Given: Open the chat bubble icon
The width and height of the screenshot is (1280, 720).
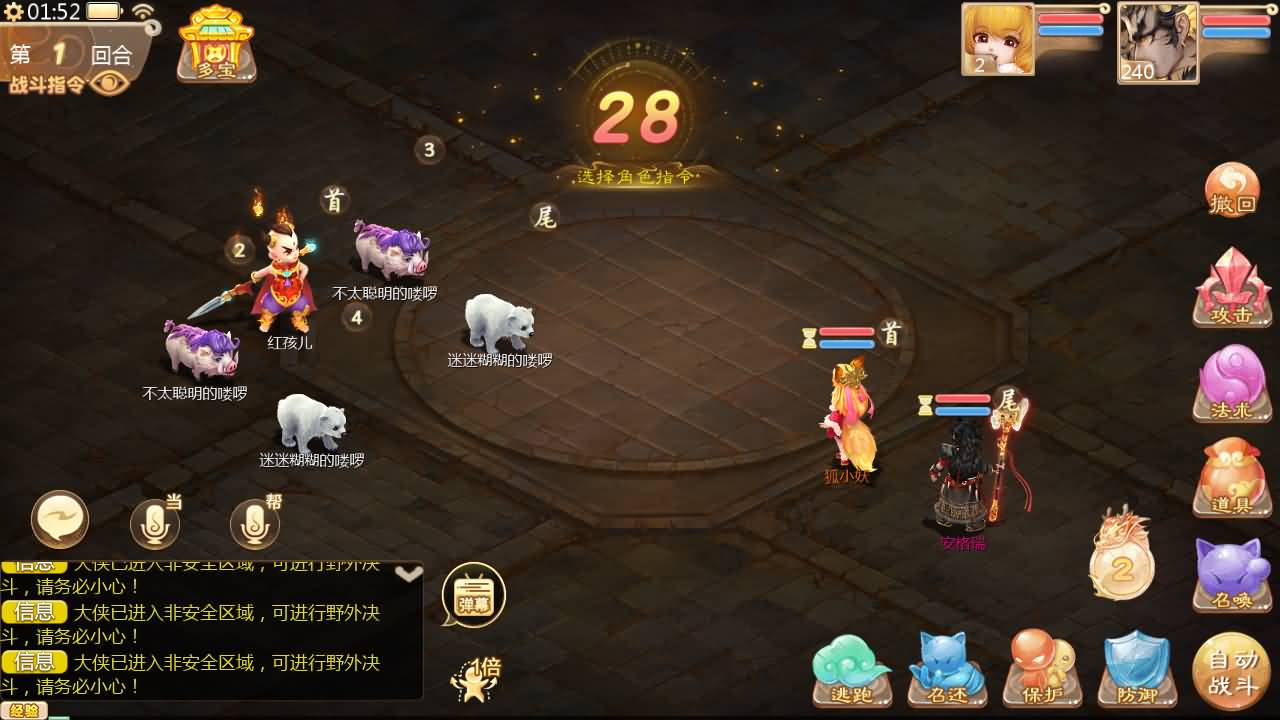Looking at the screenshot, I should pos(59,518).
